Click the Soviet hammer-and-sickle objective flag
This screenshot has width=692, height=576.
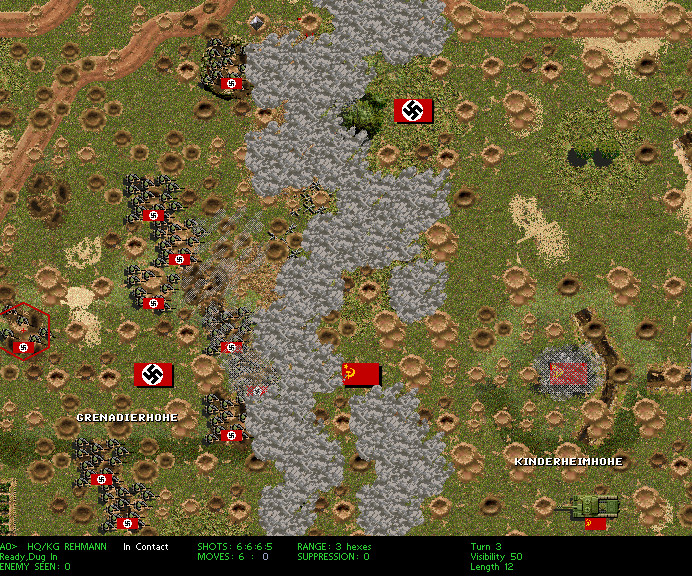(361, 375)
